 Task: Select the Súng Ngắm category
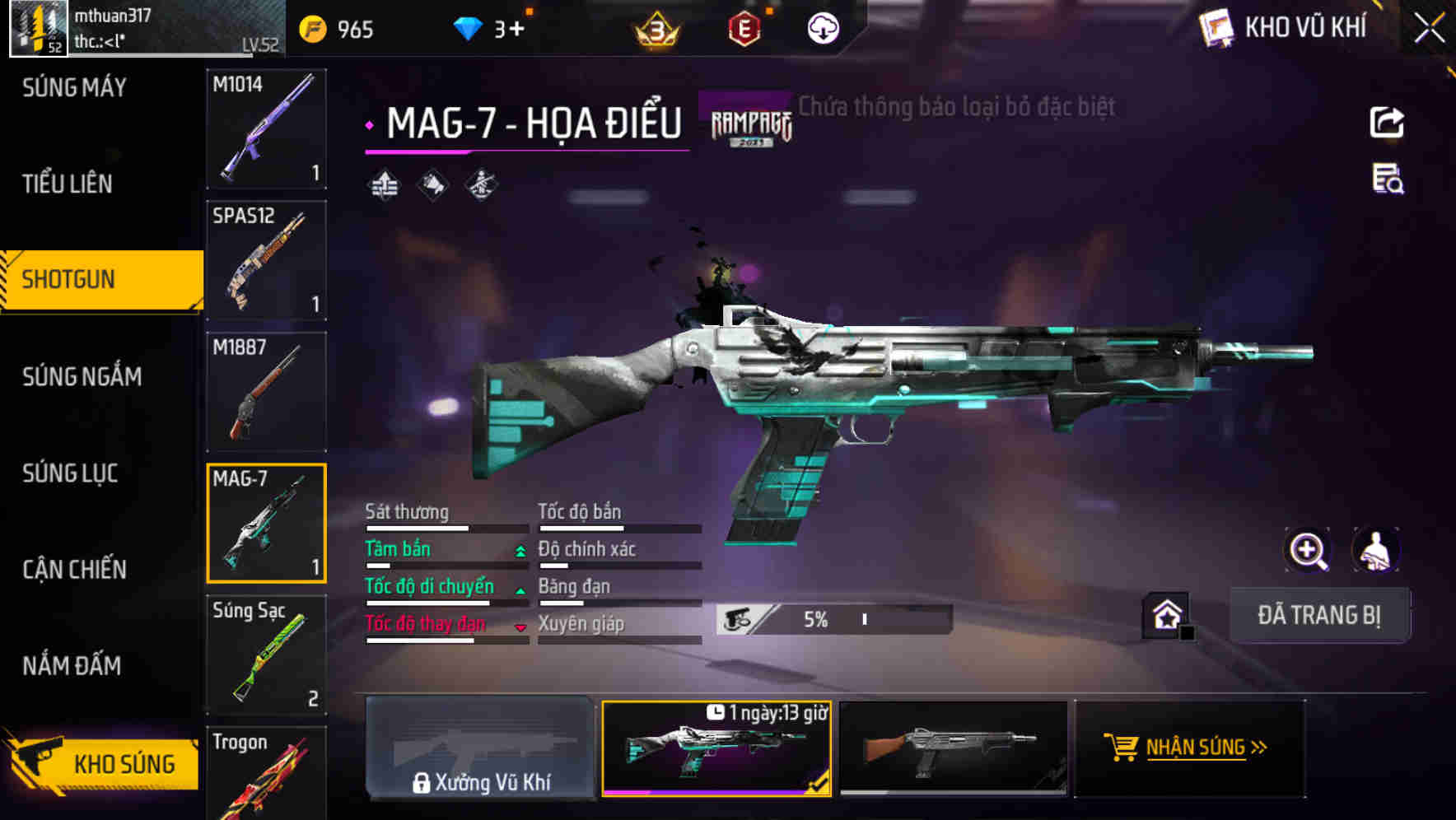pyautogui.click(x=82, y=376)
